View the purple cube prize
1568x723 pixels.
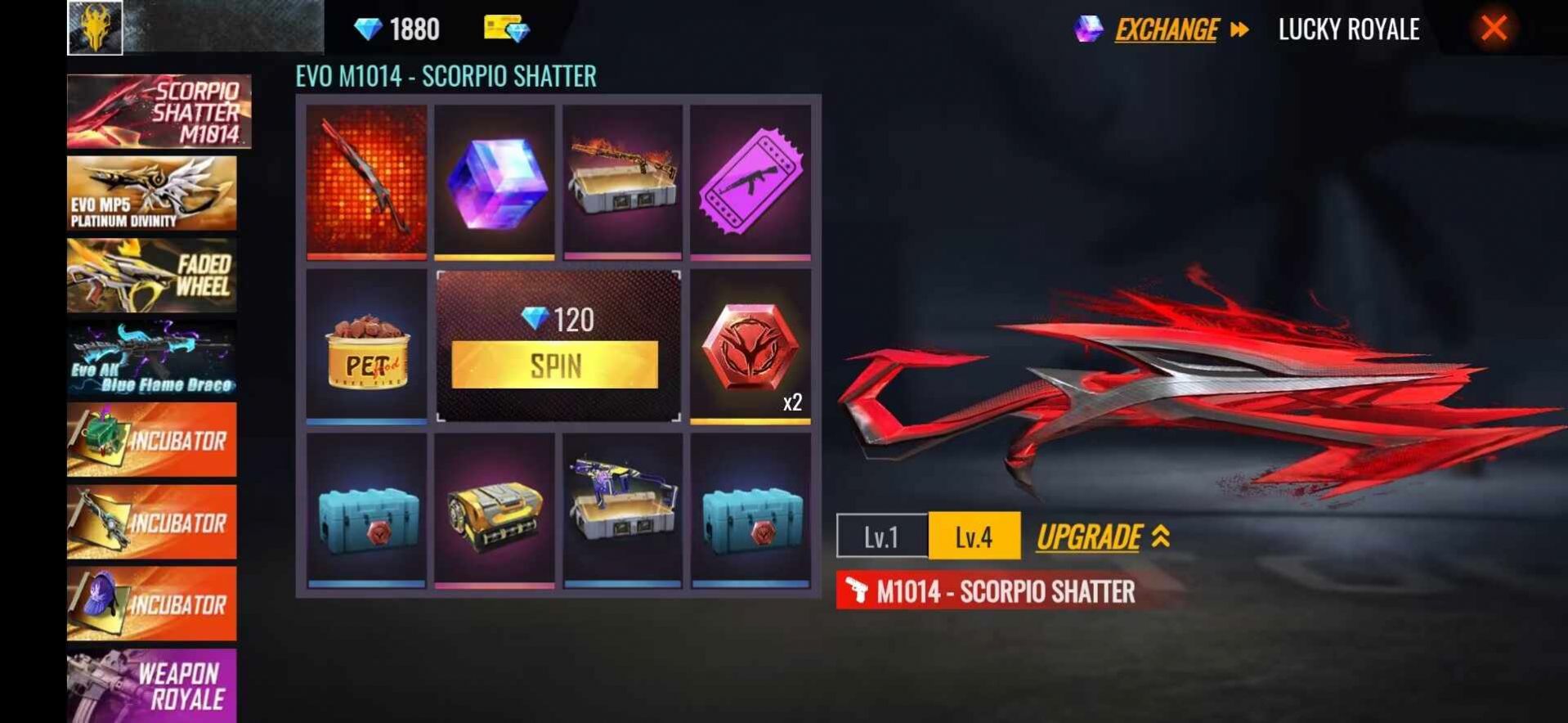(x=495, y=182)
